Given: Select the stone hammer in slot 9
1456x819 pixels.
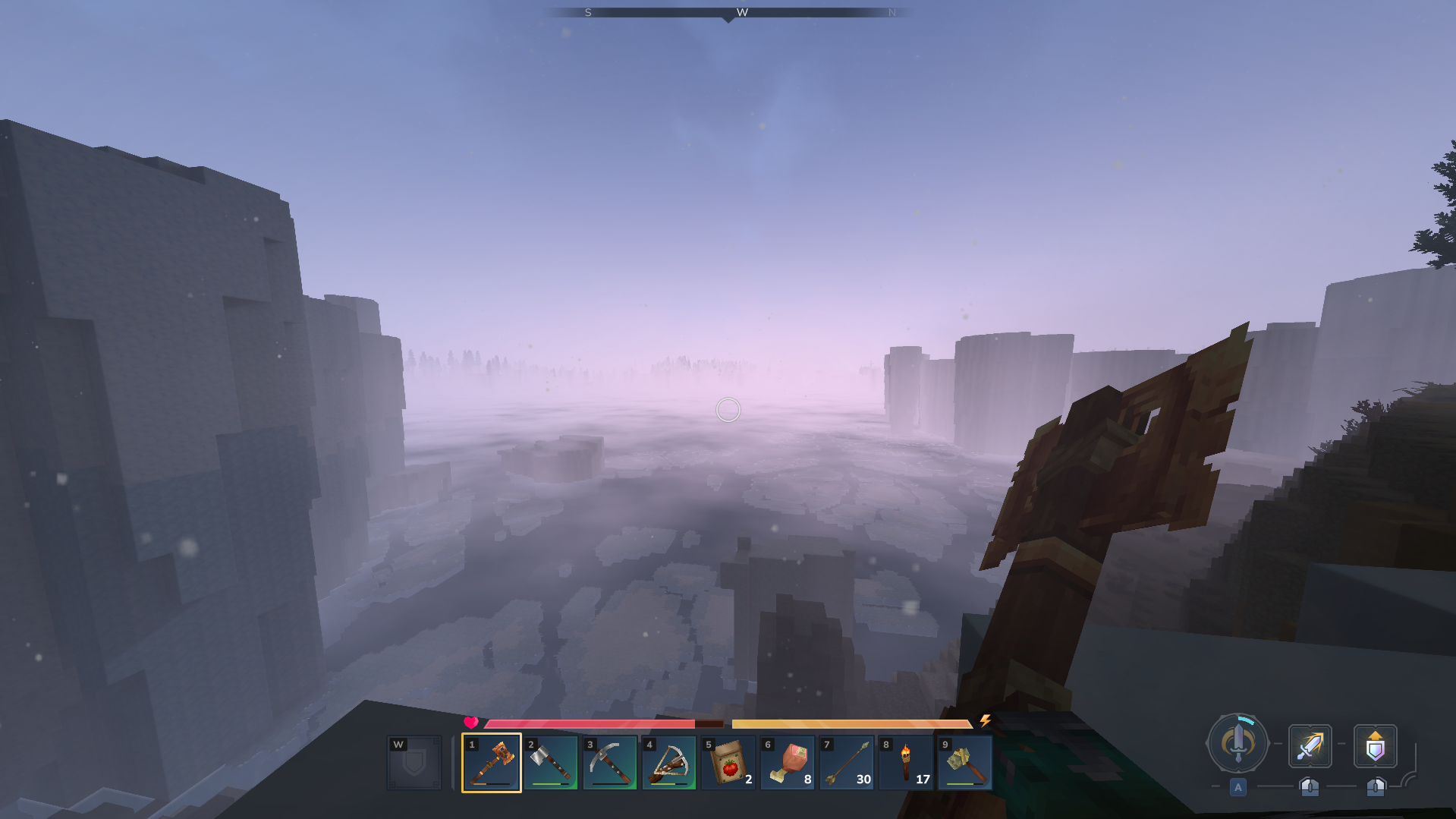Looking at the screenshot, I should coord(965,762).
